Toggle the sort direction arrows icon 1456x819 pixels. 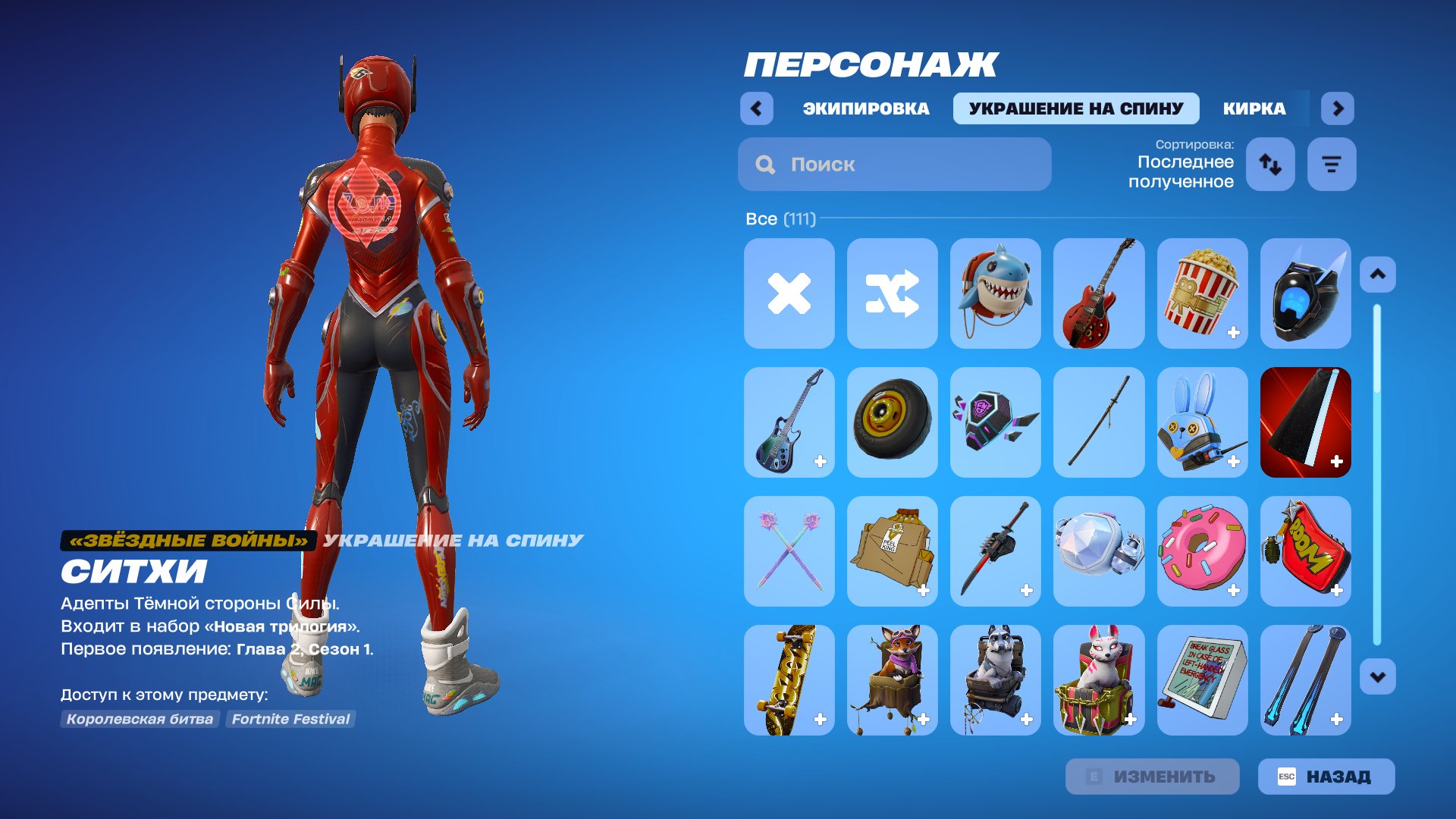coord(1270,164)
